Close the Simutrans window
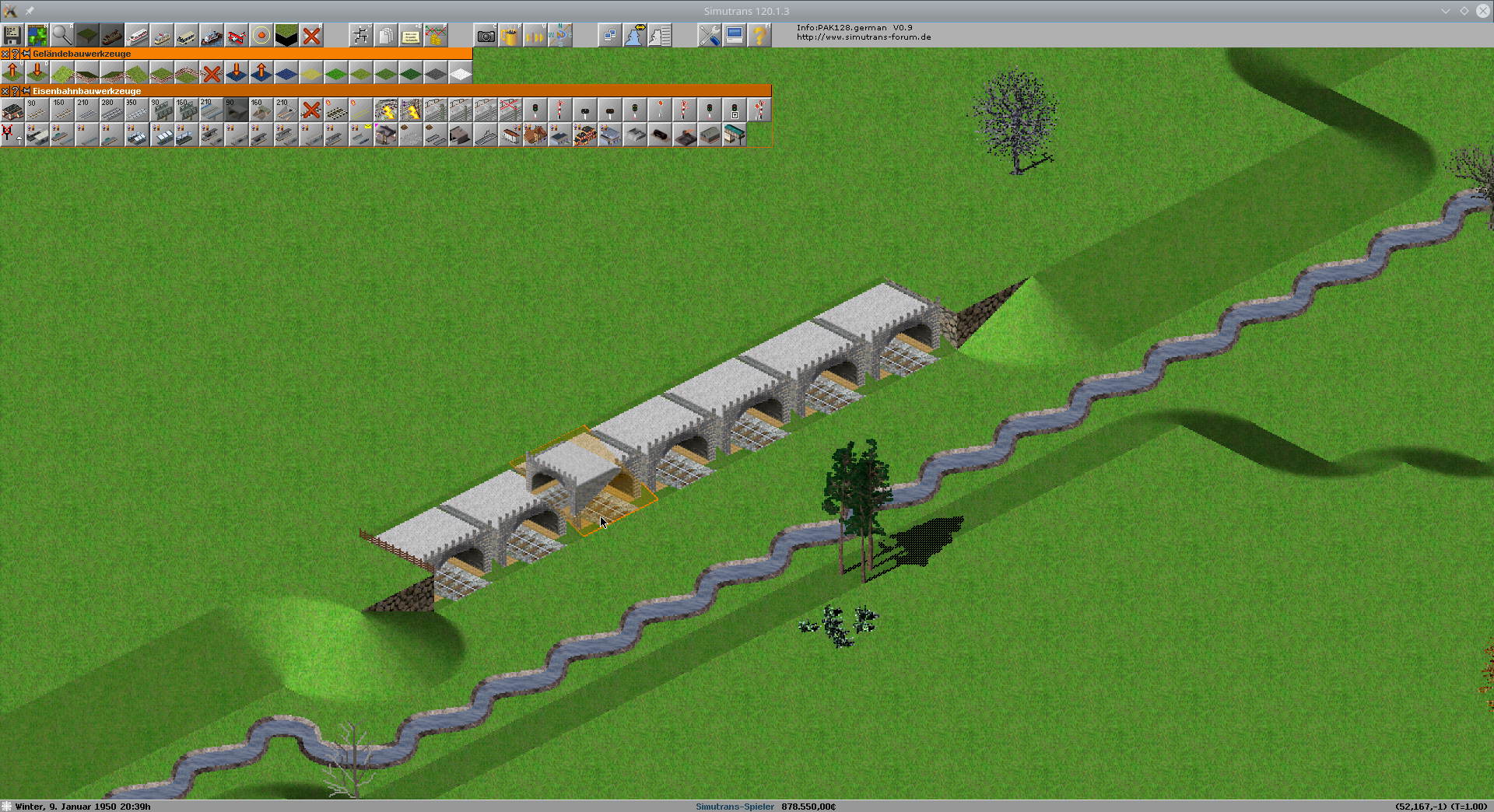The width and height of the screenshot is (1494, 812). [x=1483, y=11]
